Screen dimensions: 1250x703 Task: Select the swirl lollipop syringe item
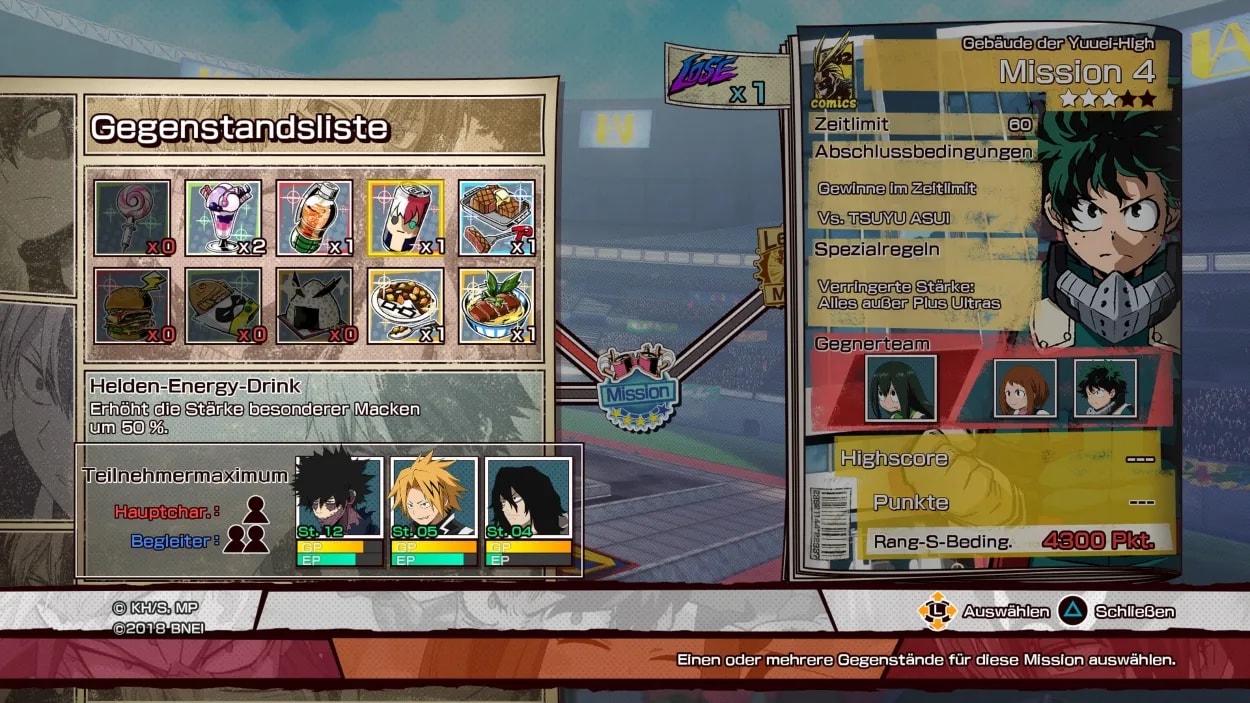(132, 218)
